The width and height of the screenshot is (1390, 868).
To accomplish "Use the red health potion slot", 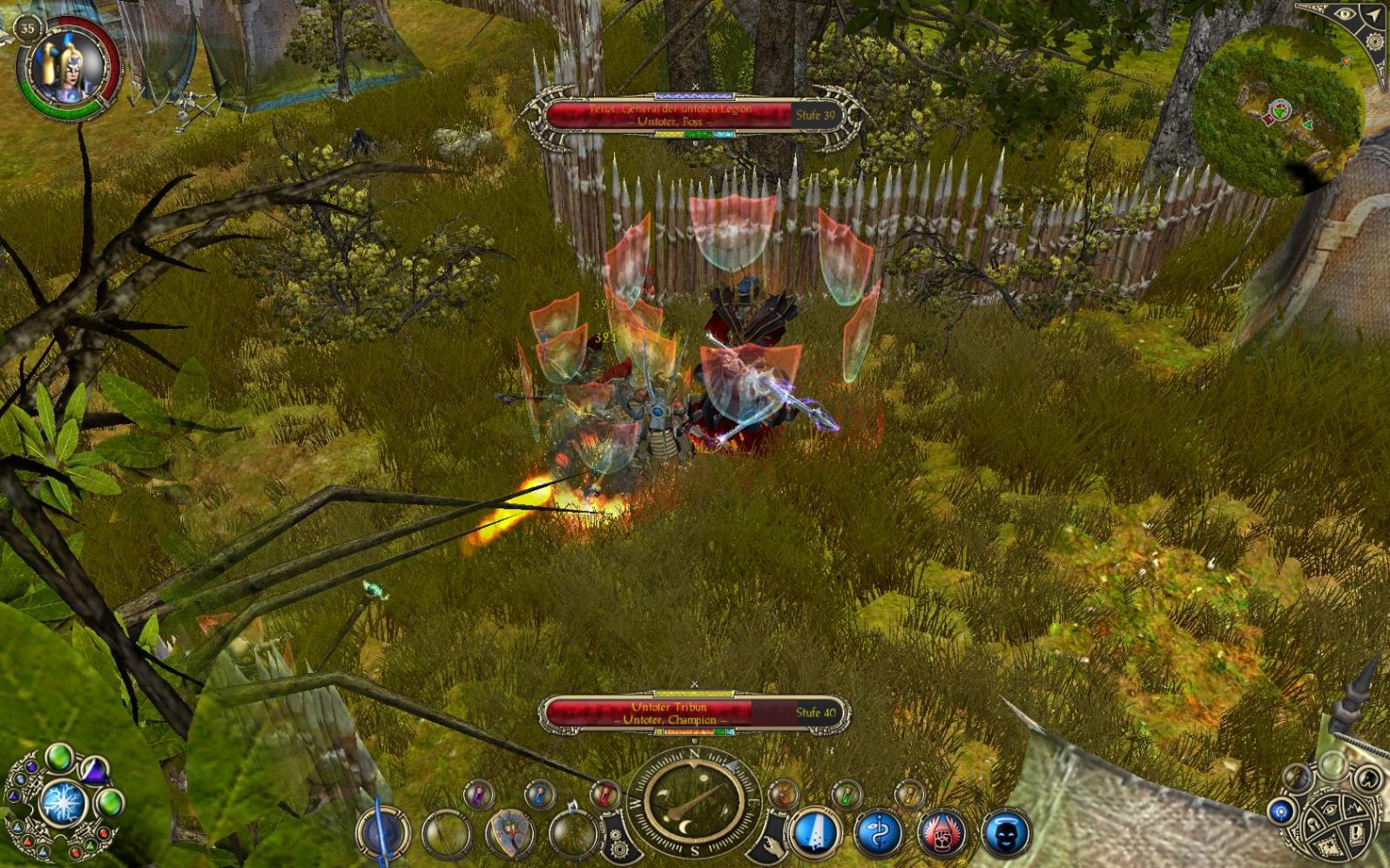I will pyautogui.click(x=604, y=793).
